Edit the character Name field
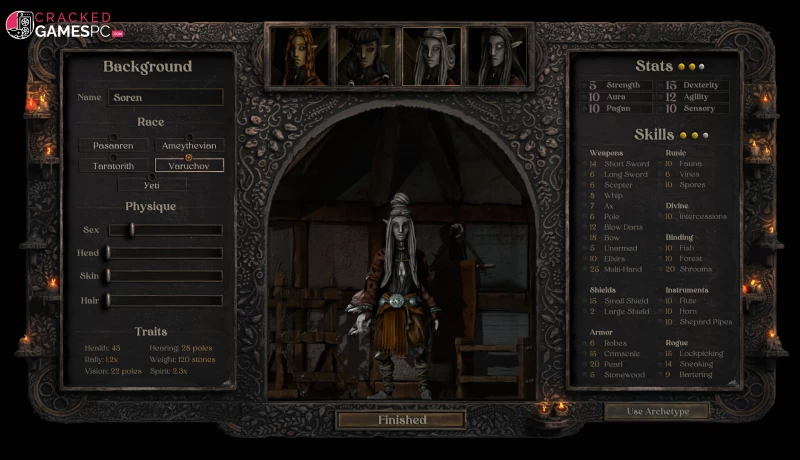The width and height of the screenshot is (800, 460). tap(165, 98)
